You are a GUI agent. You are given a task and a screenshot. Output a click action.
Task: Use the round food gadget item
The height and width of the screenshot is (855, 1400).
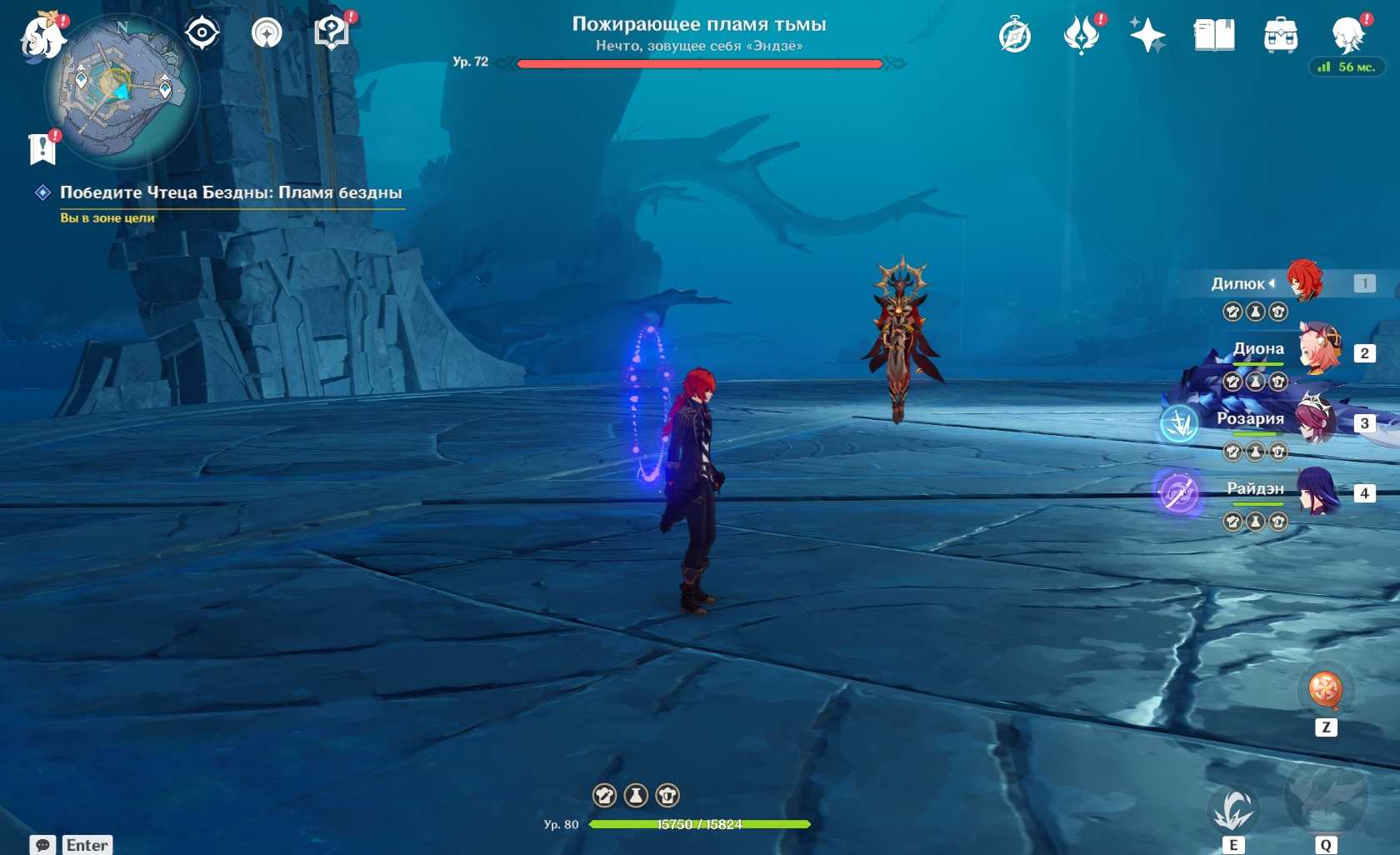pyautogui.click(x=1325, y=690)
